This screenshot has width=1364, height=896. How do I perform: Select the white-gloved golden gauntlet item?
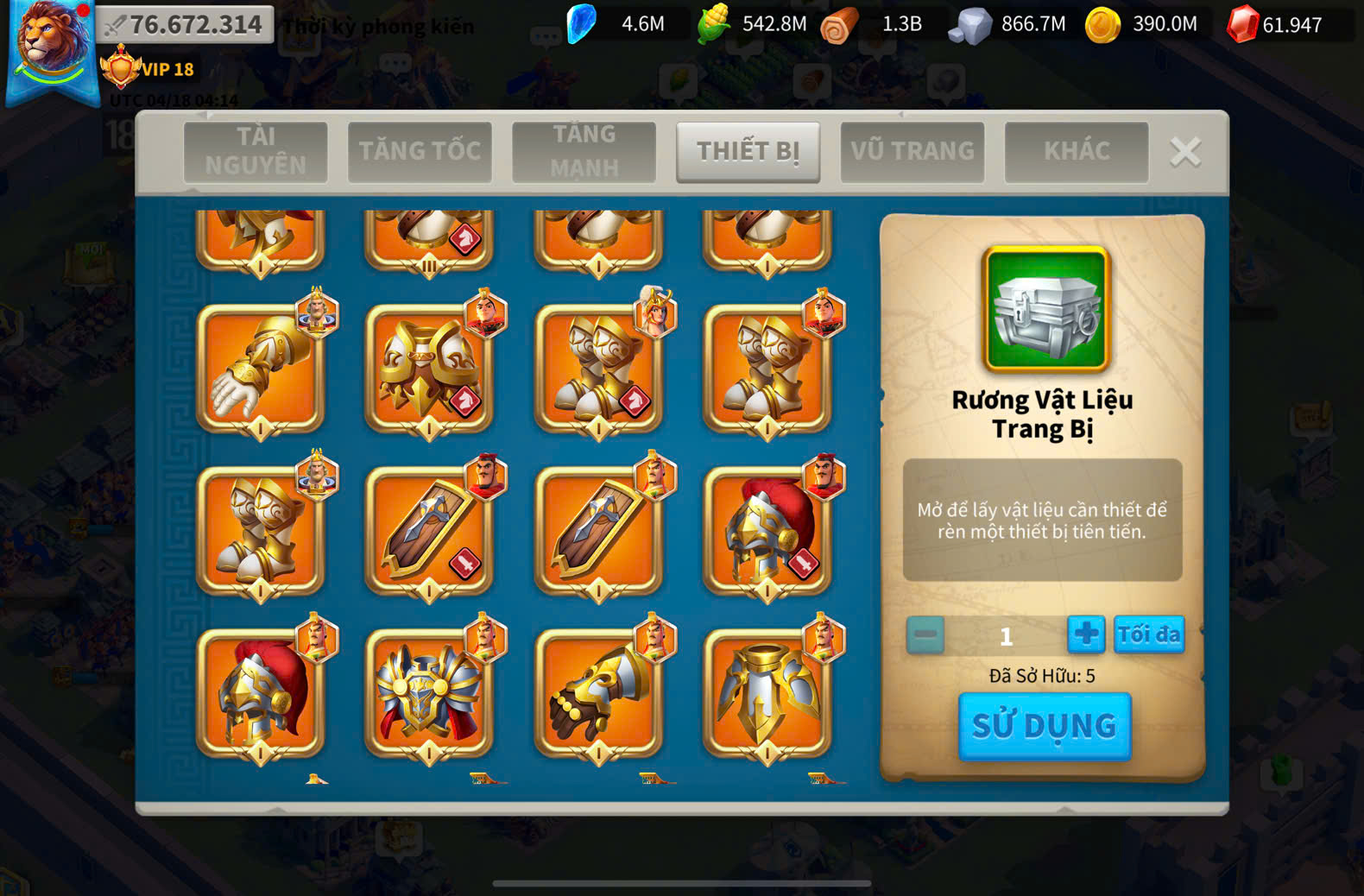[261, 368]
